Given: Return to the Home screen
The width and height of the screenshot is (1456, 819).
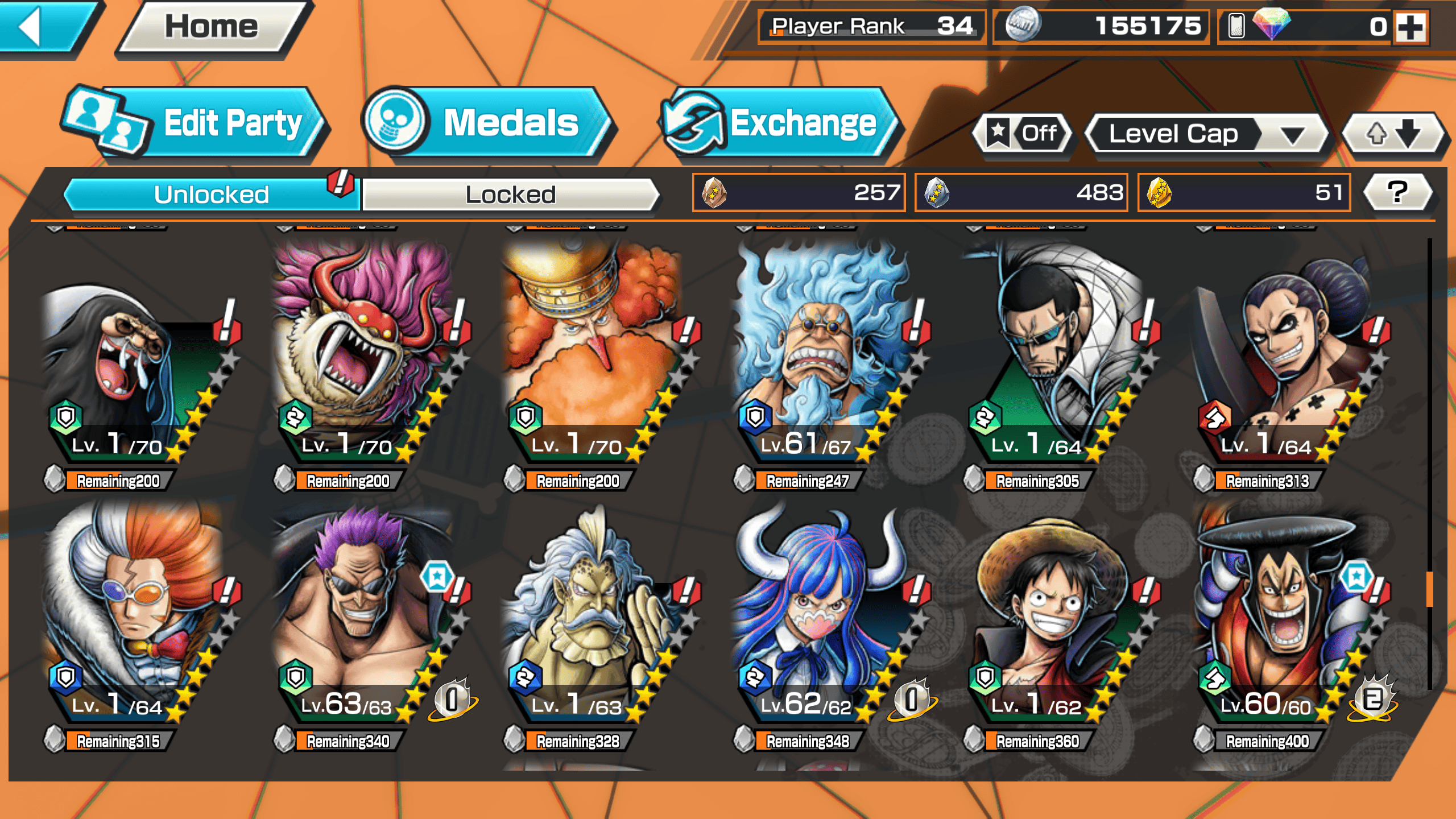Looking at the screenshot, I should pos(212,27).
